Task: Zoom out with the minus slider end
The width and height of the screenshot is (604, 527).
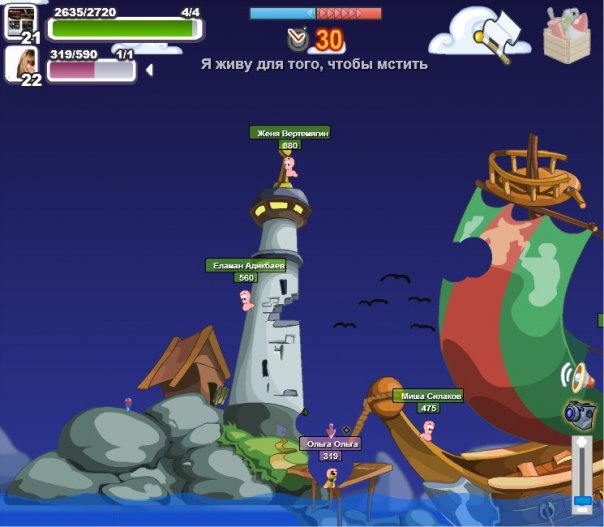Action: coord(581,511)
